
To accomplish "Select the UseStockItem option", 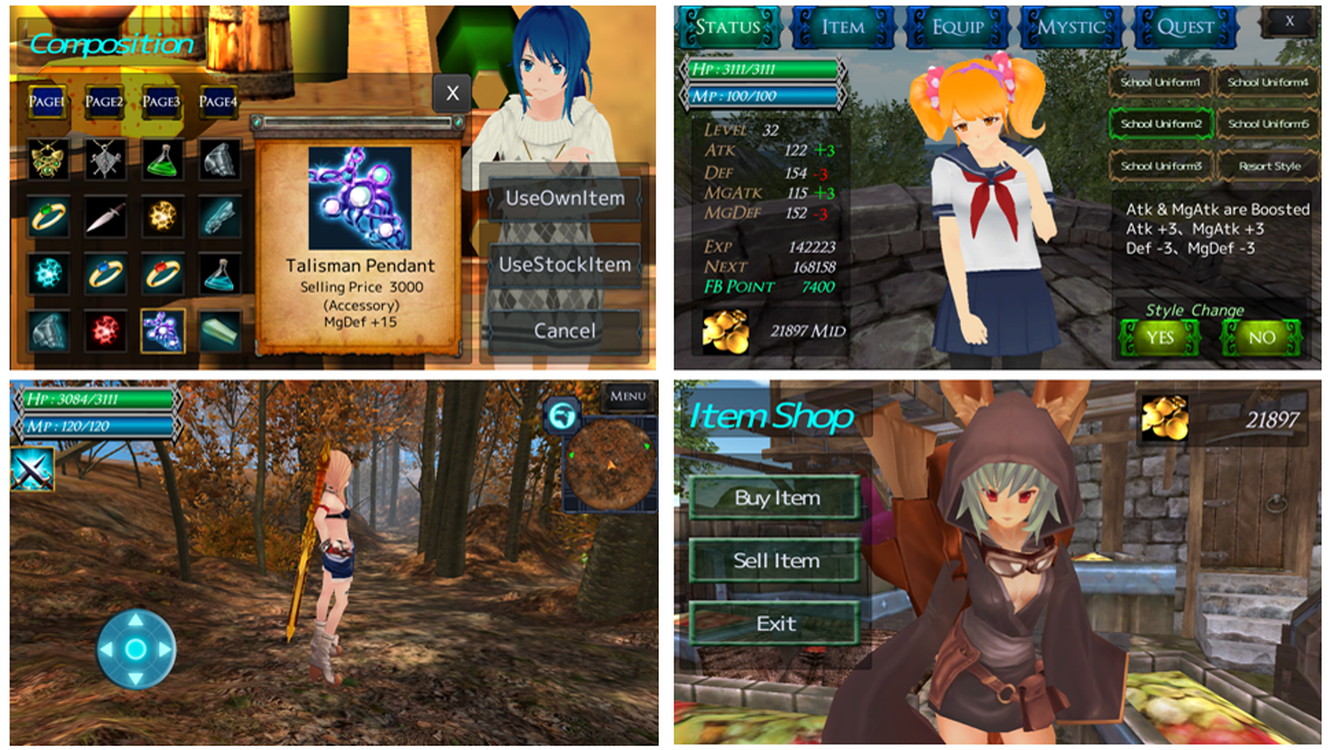I will [565, 265].
